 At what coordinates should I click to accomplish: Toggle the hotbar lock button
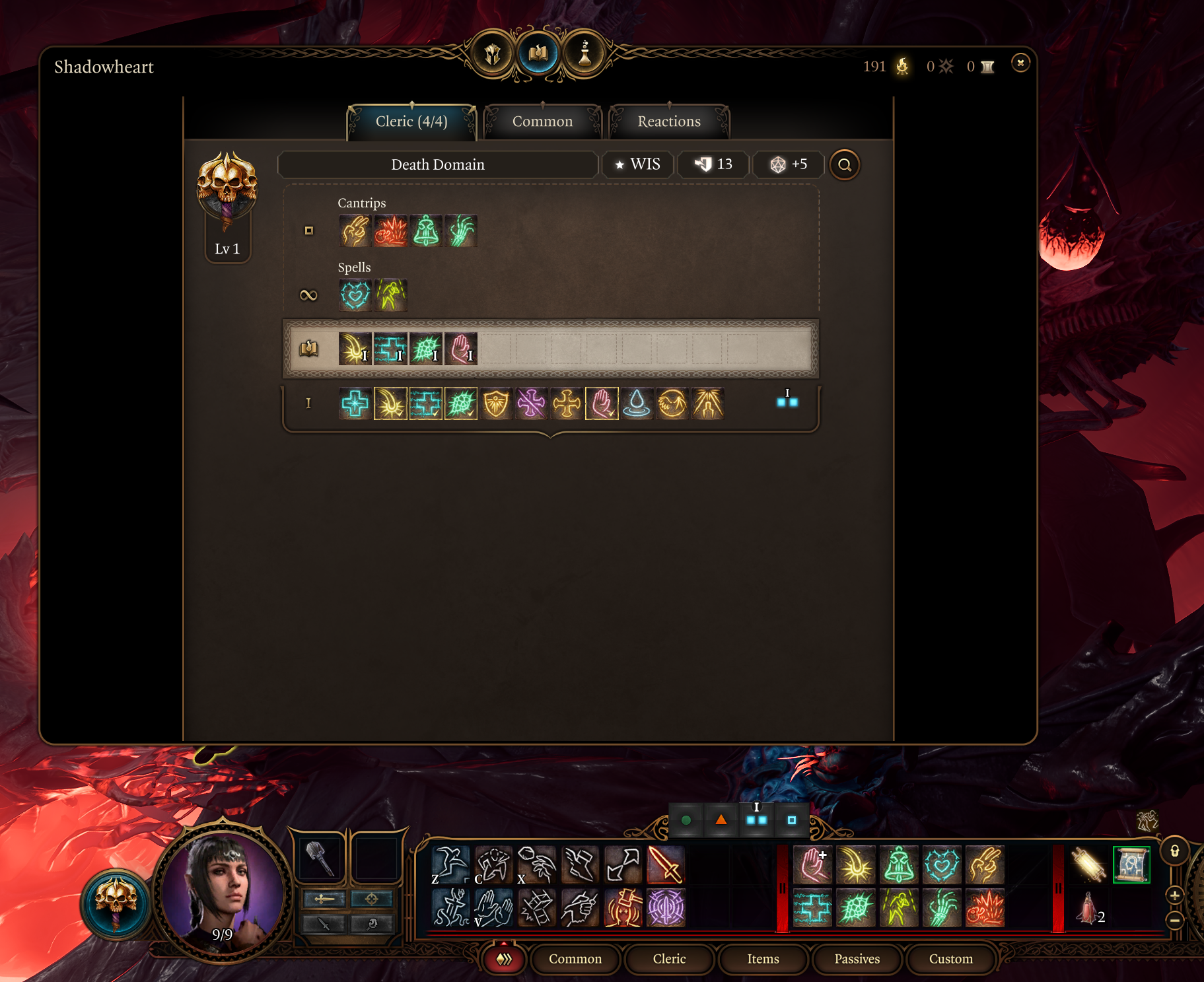pos(1174,851)
